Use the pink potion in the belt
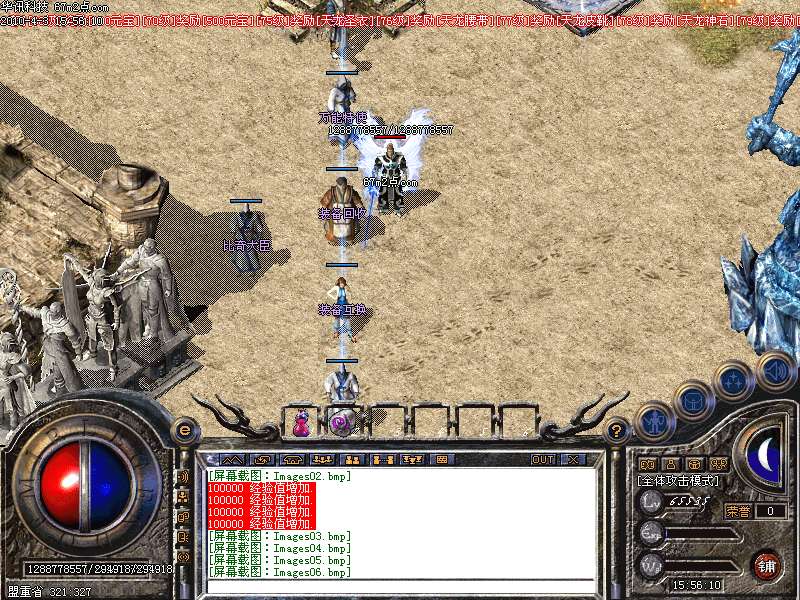Screen dimensions: 800x600 [x=300, y=424]
